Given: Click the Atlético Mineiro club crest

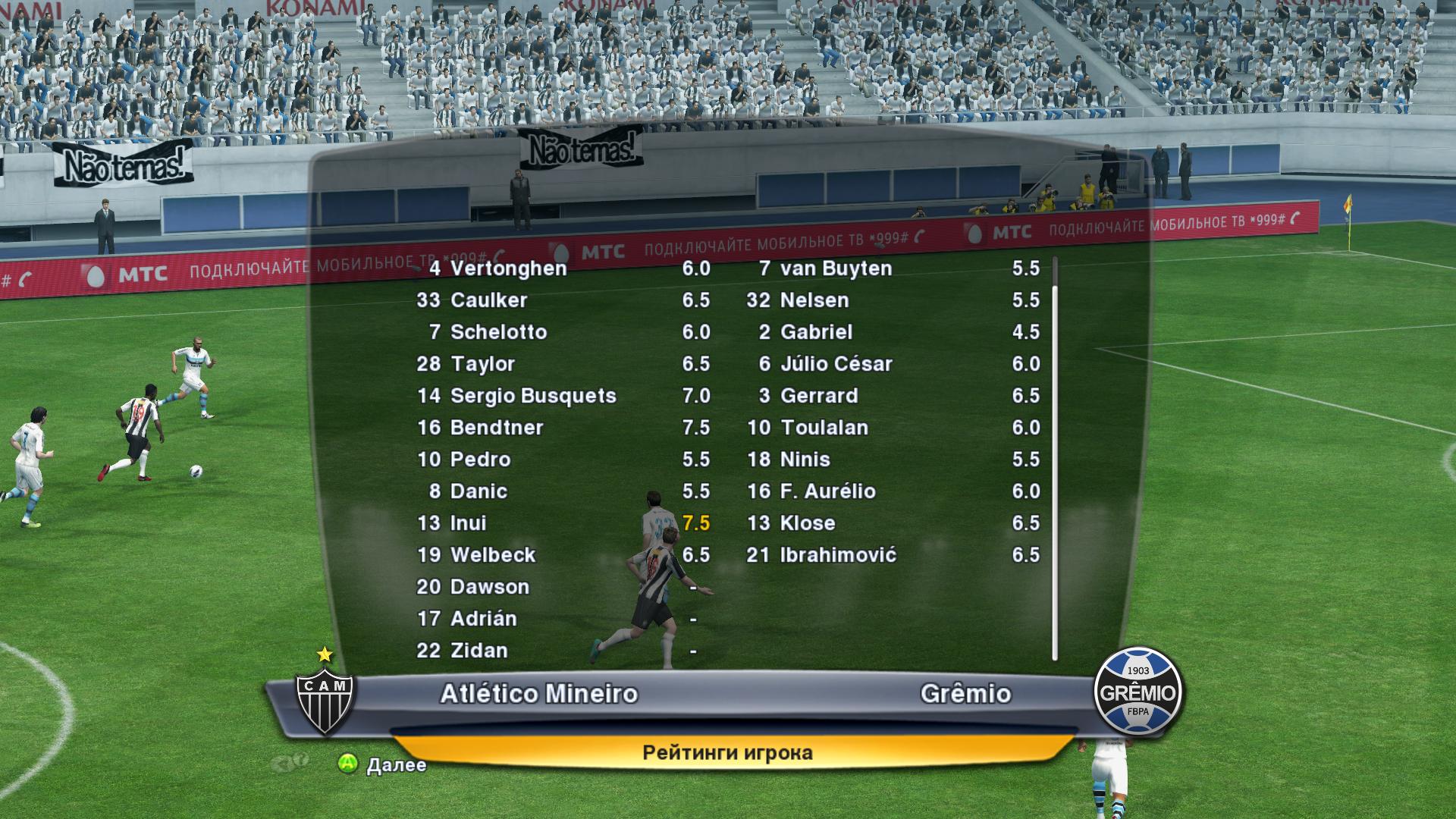Looking at the screenshot, I should pos(325,699).
